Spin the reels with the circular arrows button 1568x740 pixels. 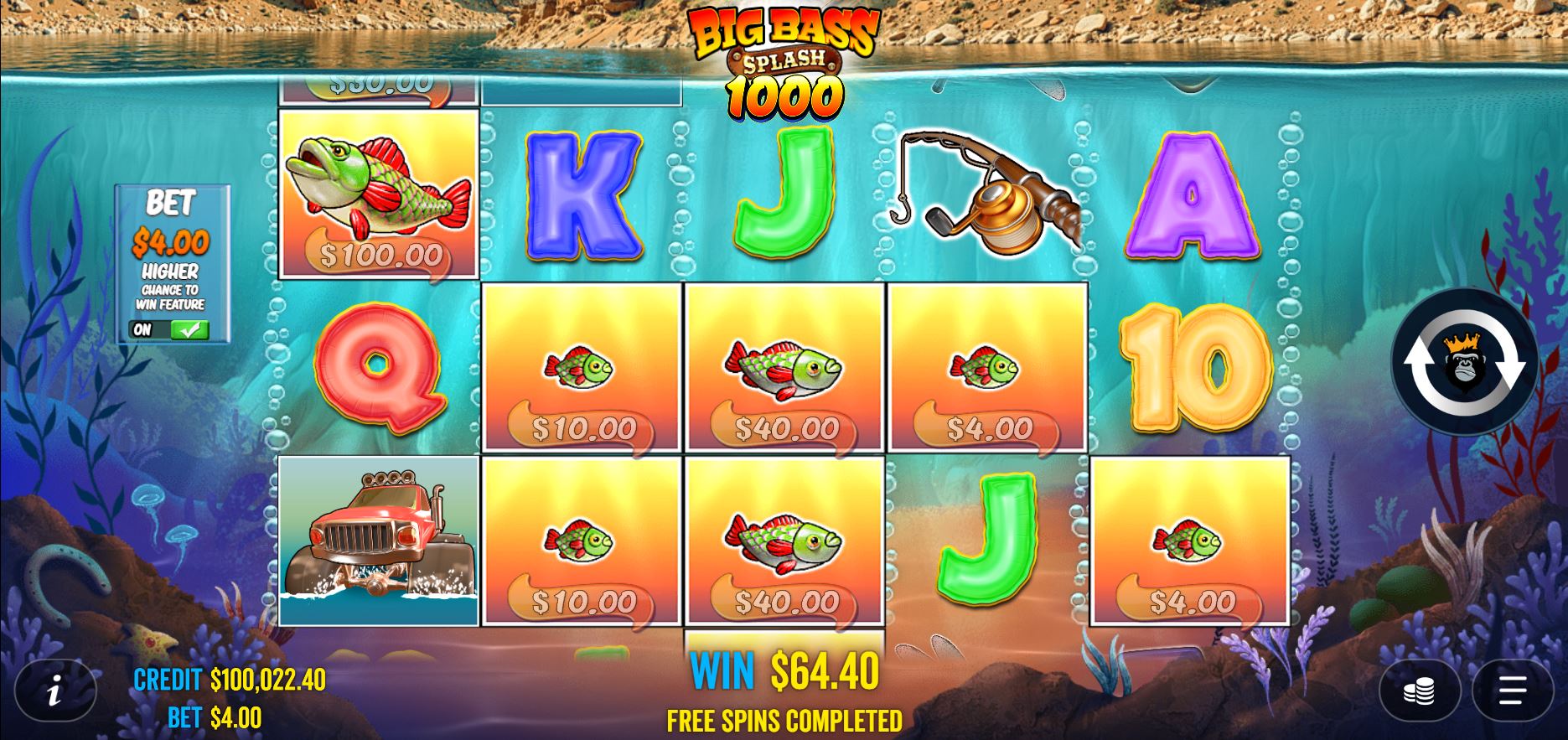(x=1464, y=362)
